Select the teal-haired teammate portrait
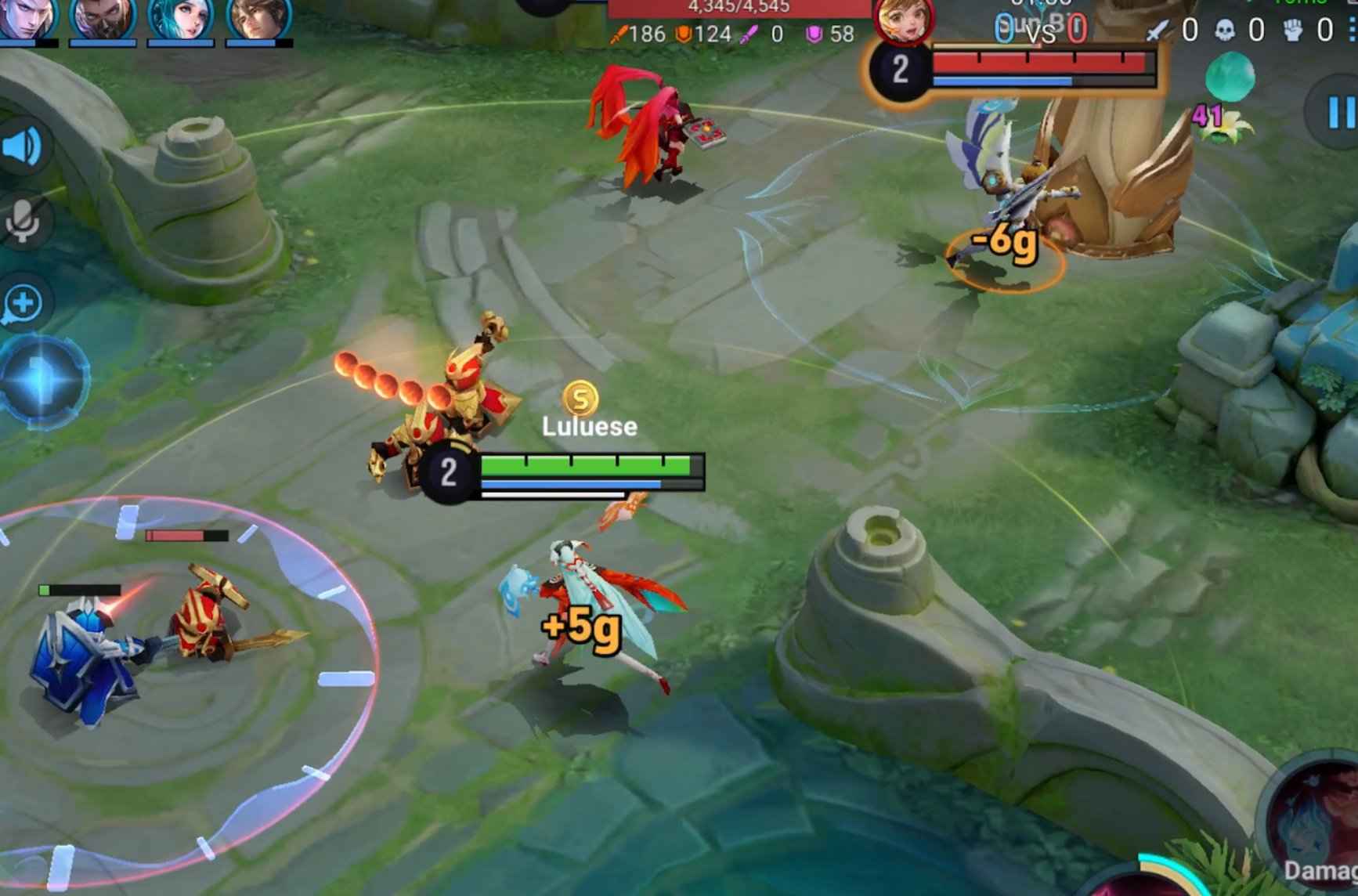 pos(181,17)
